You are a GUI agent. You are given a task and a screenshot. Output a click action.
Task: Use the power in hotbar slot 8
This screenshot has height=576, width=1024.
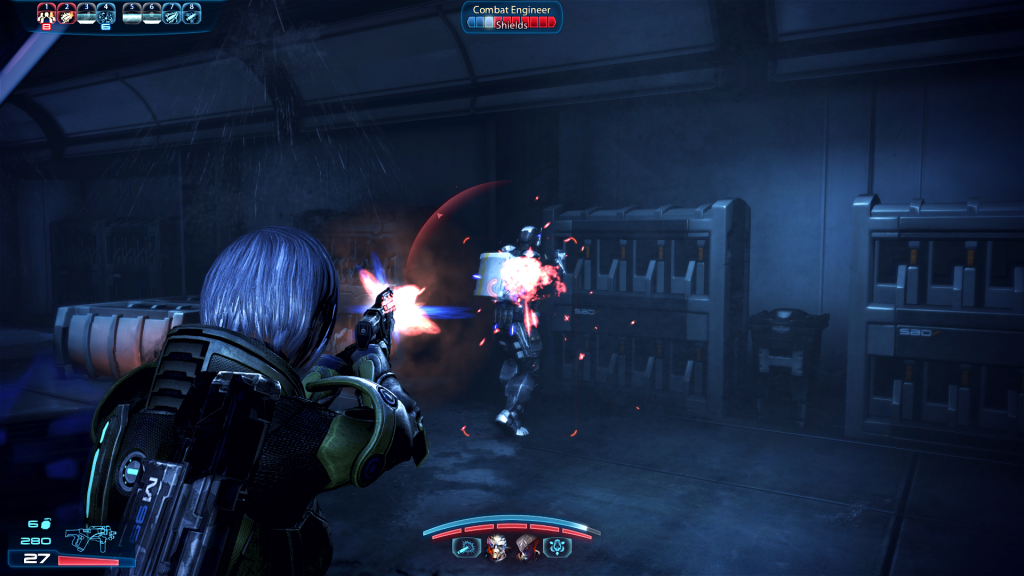click(191, 14)
